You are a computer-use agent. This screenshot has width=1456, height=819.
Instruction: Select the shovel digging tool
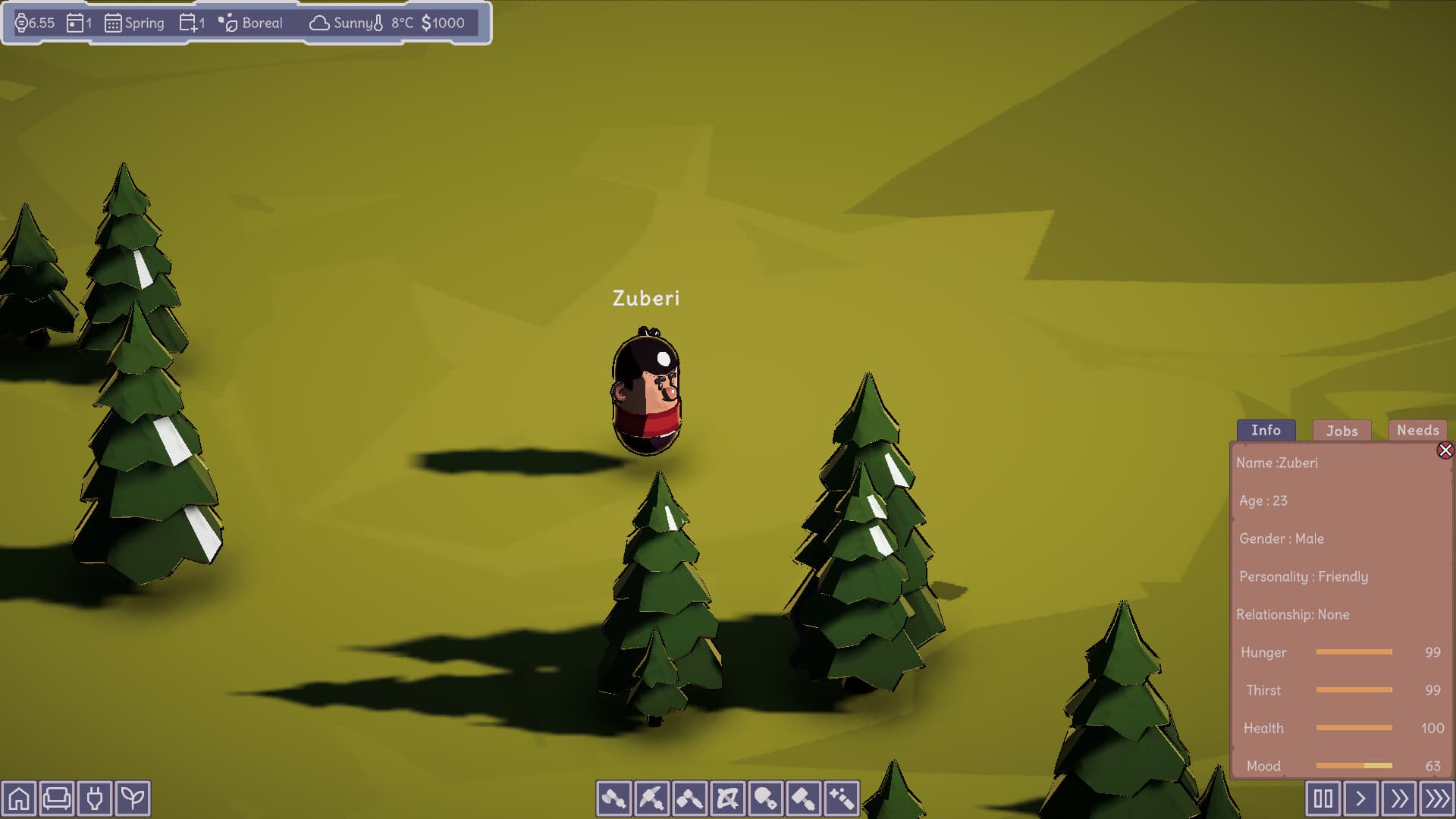coord(764,799)
